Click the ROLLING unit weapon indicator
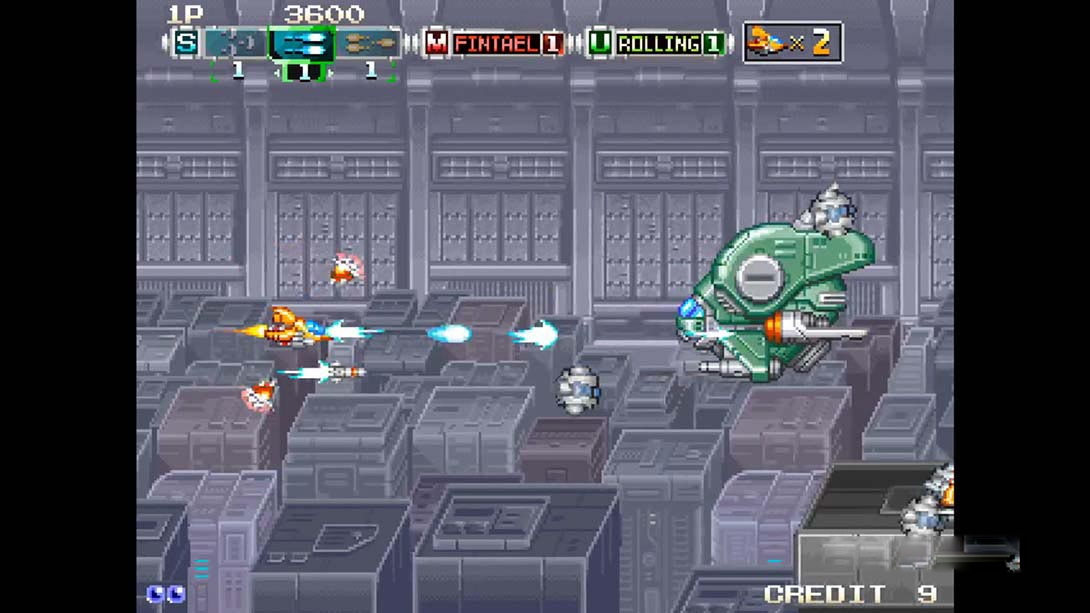The width and height of the screenshot is (1090, 613). coord(658,44)
